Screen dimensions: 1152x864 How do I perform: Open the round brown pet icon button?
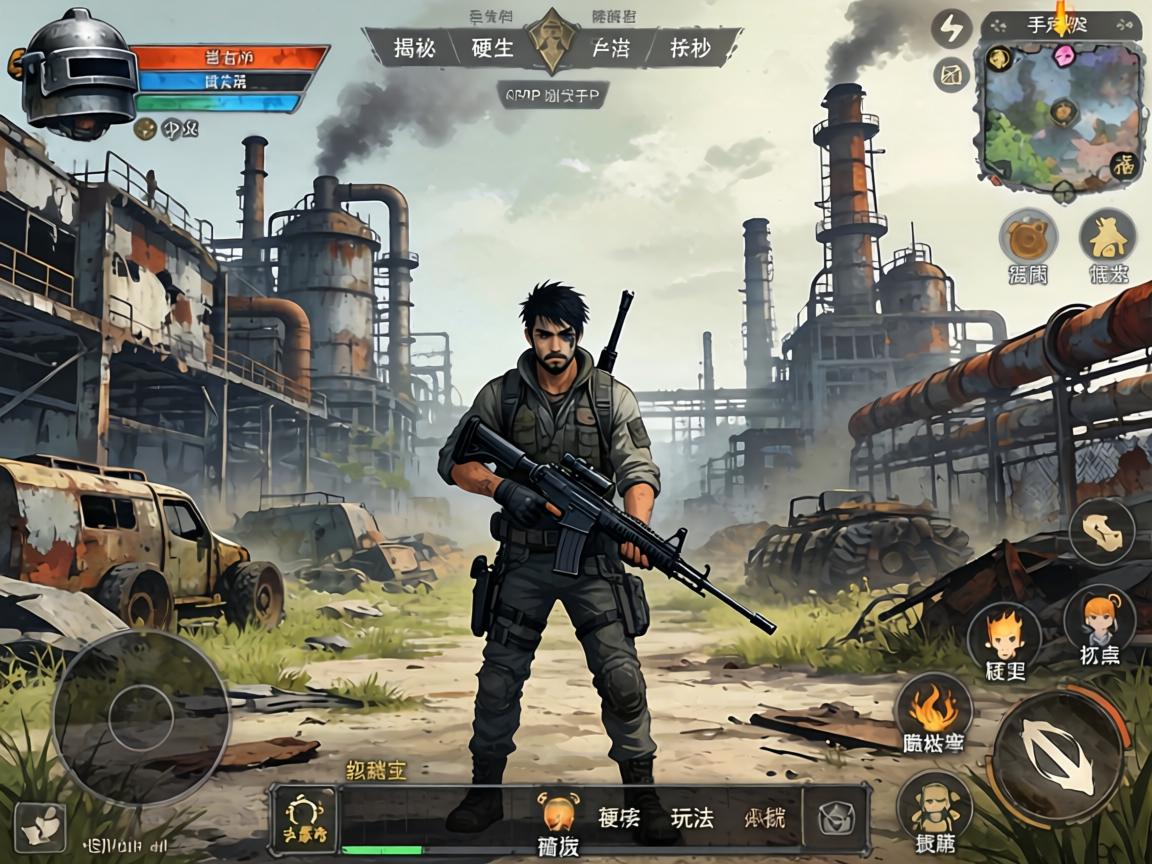[x=1028, y=238]
